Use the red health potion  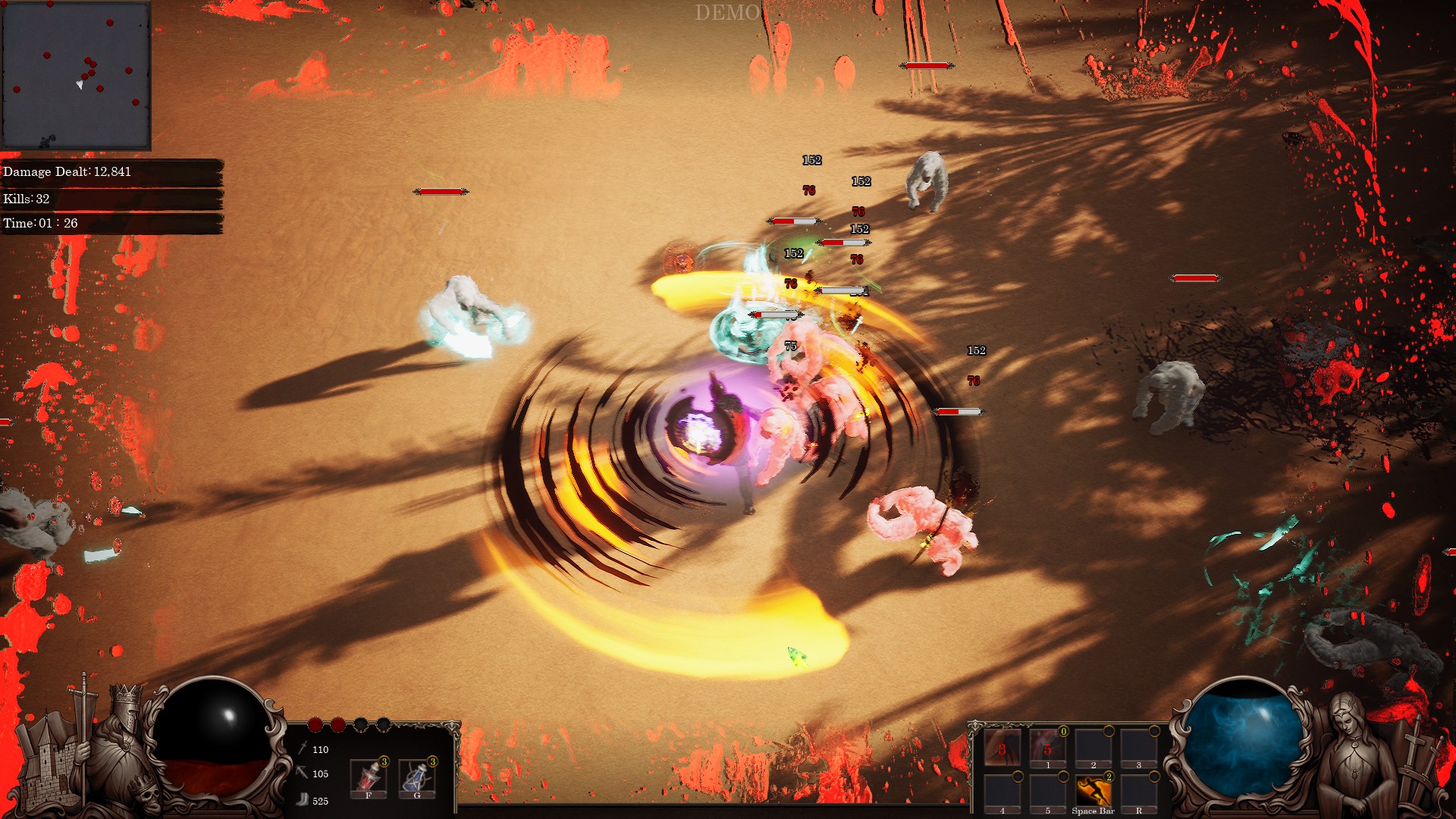[369, 777]
